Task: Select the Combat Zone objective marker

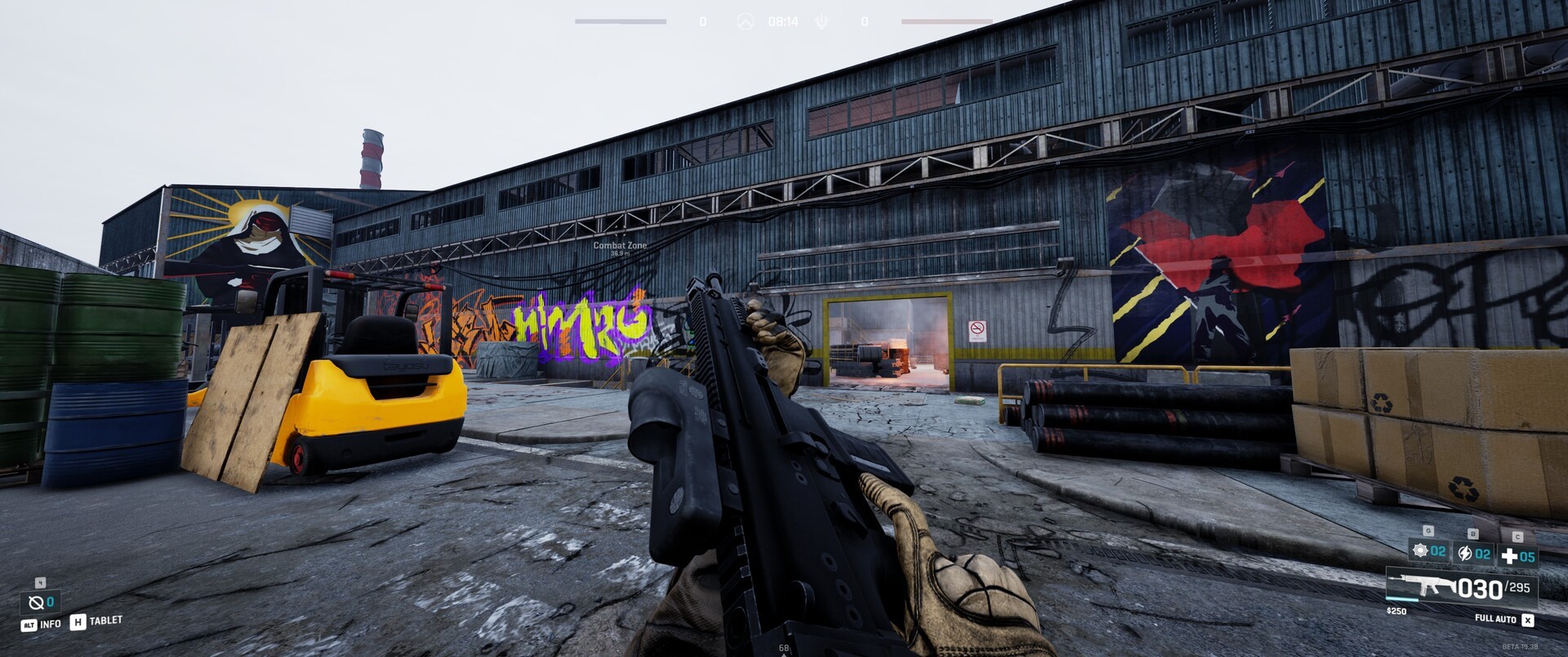Action: 620,246
